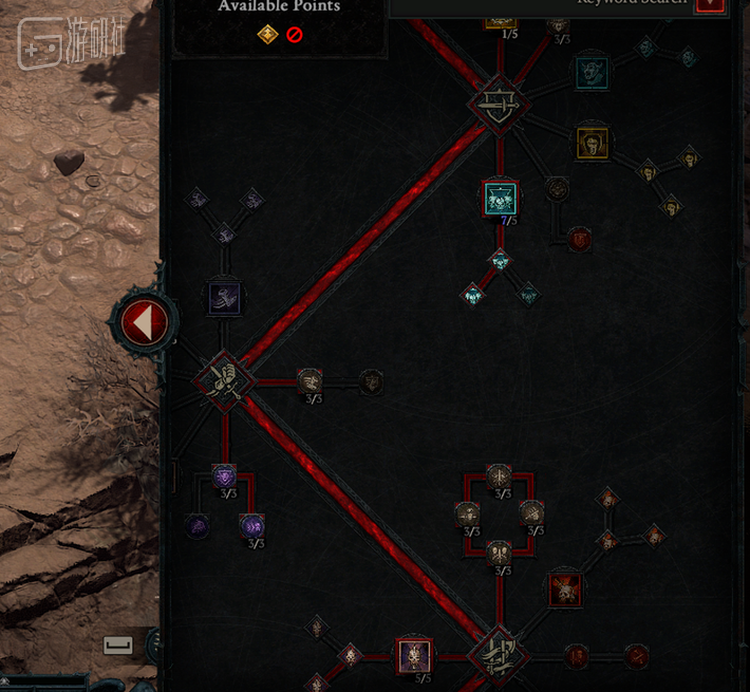The height and width of the screenshot is (692, 750).
Task: Click the unranked dark purple round passive
Action: coord(197,525)
